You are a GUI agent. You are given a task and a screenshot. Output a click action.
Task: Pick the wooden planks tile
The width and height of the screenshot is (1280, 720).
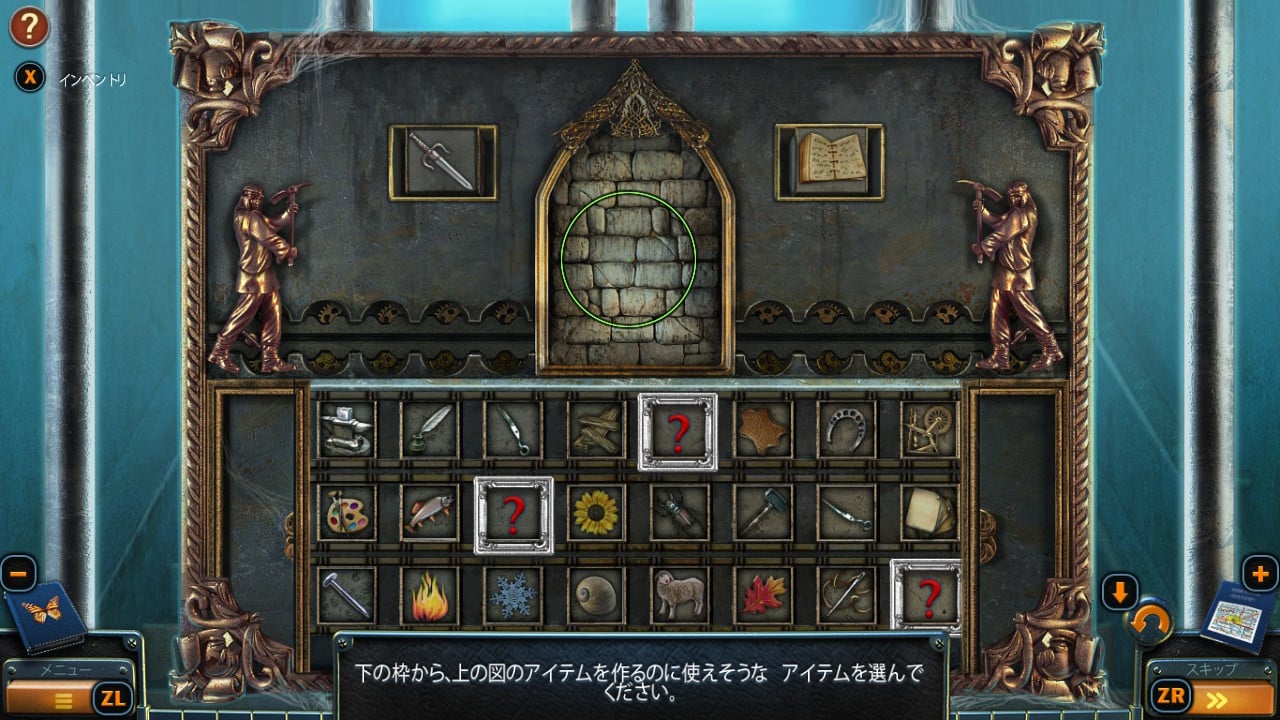(x=597, y=429)
